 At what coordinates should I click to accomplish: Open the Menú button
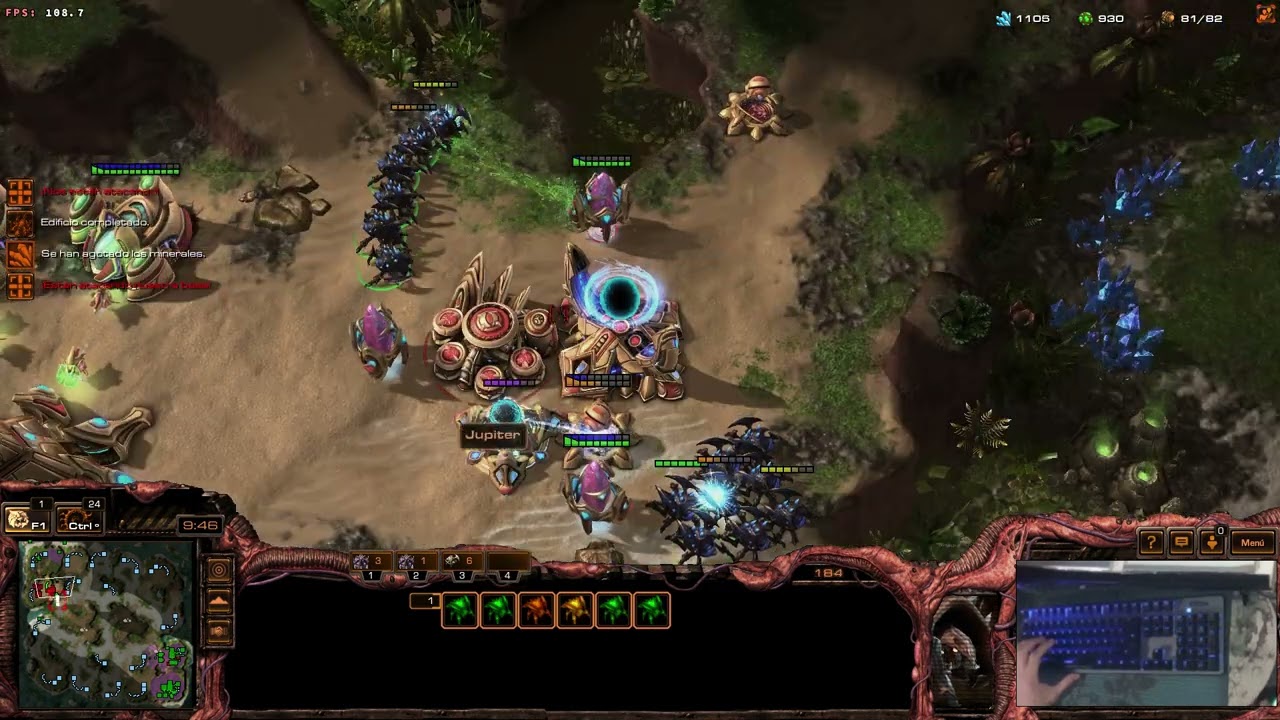(x=1252, y=542)
